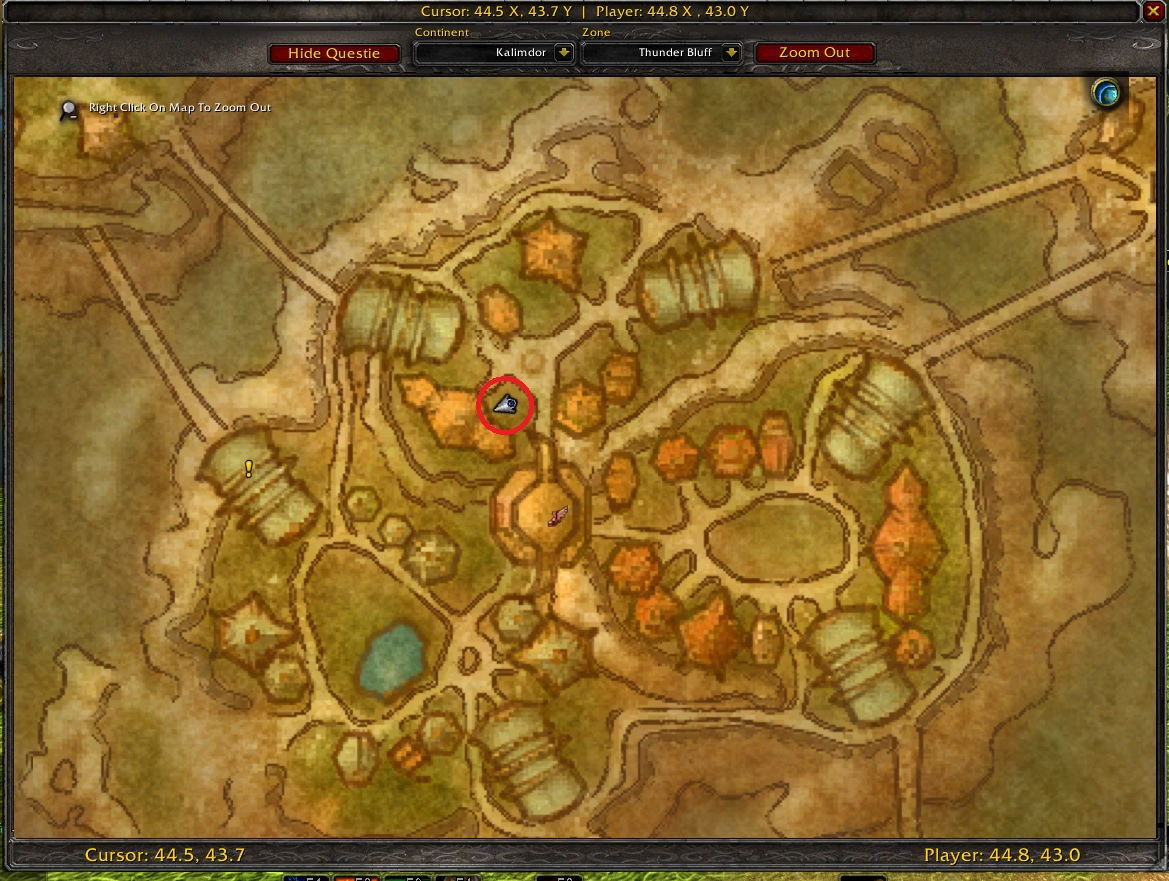Select the winged boot flight master marker
The image size is (1169, 881).
[x=558, y=516]
